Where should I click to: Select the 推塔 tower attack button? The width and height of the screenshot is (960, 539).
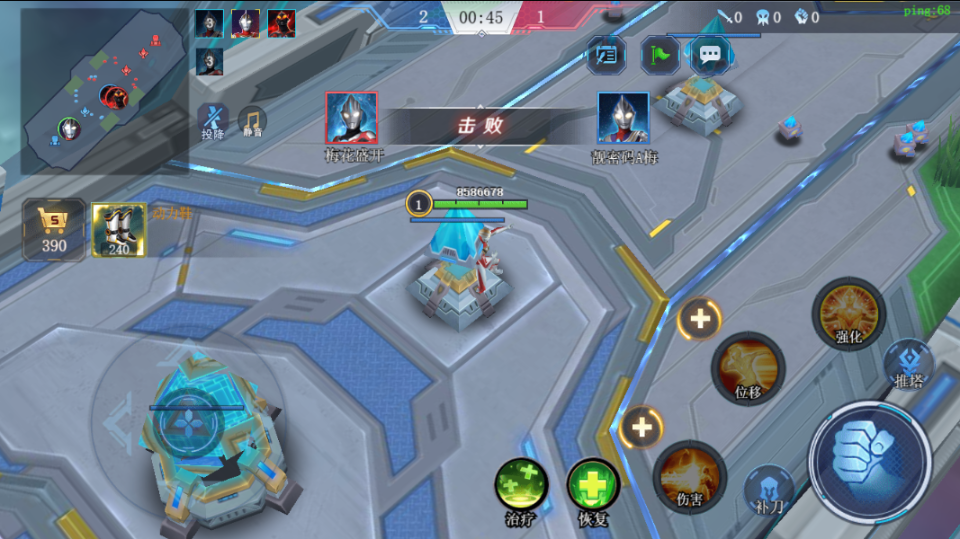pyautogui.click(x=908, y=363)
